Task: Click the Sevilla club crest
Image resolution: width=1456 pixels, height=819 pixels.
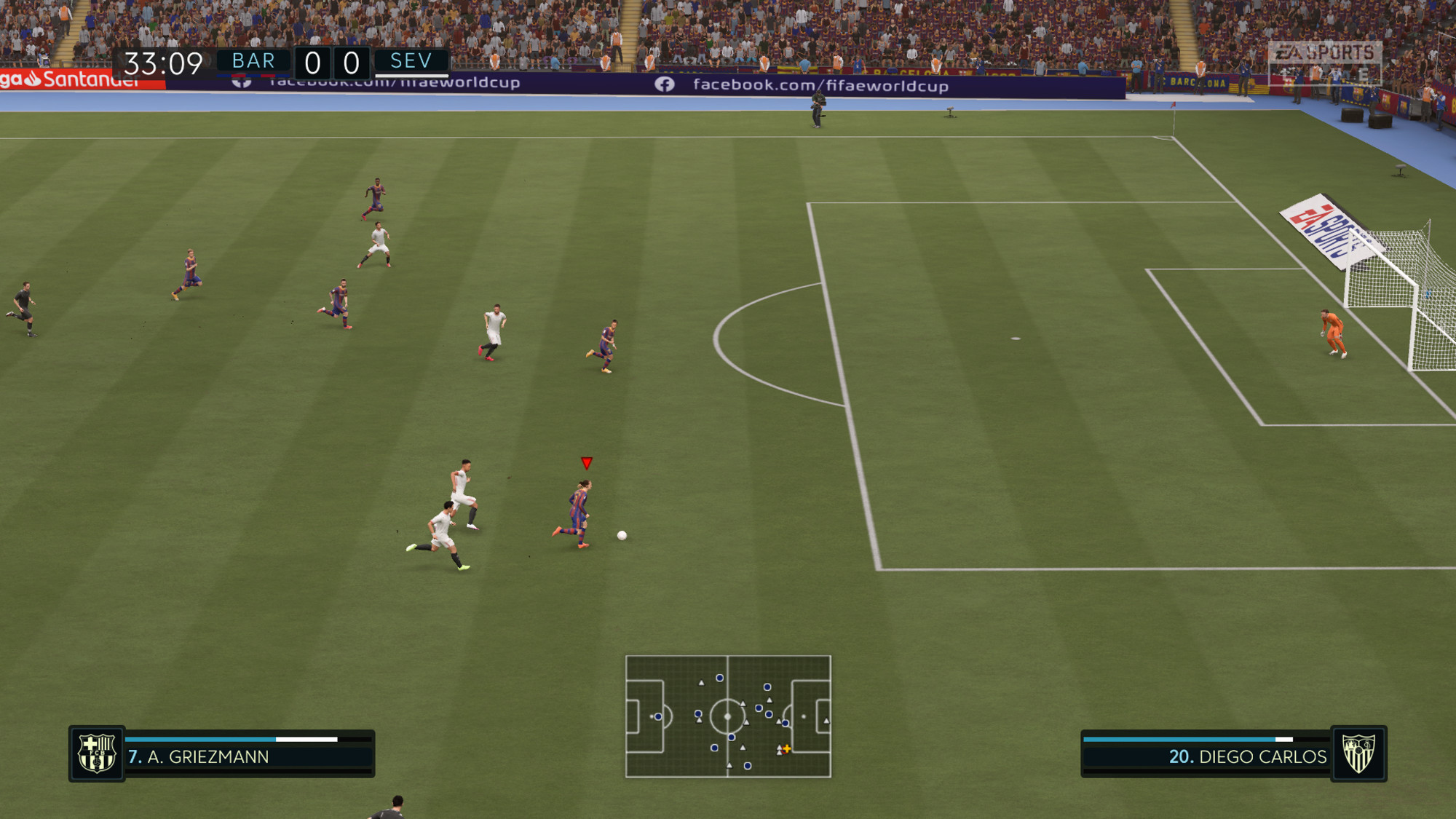Action: coord(1358,753)
